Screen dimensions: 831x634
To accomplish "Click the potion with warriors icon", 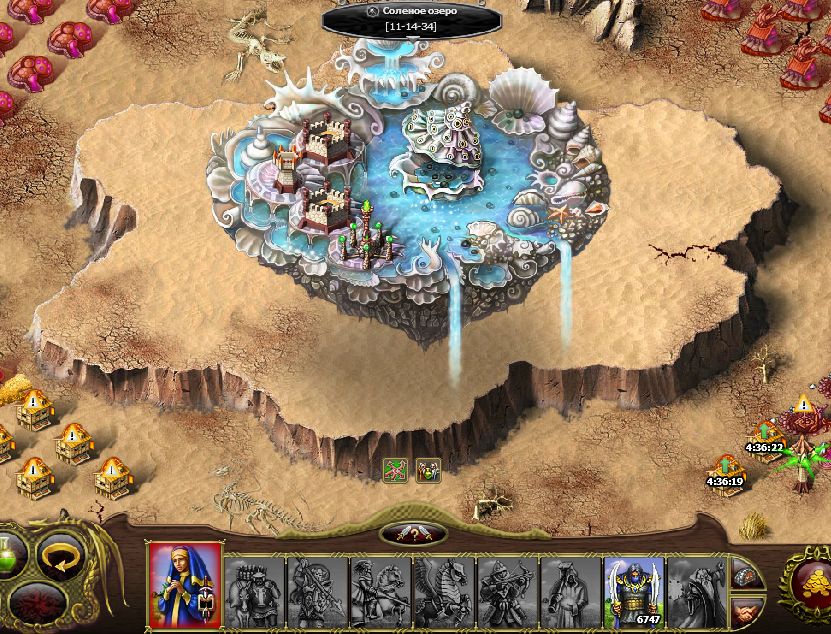I will [x=428, y=470].
